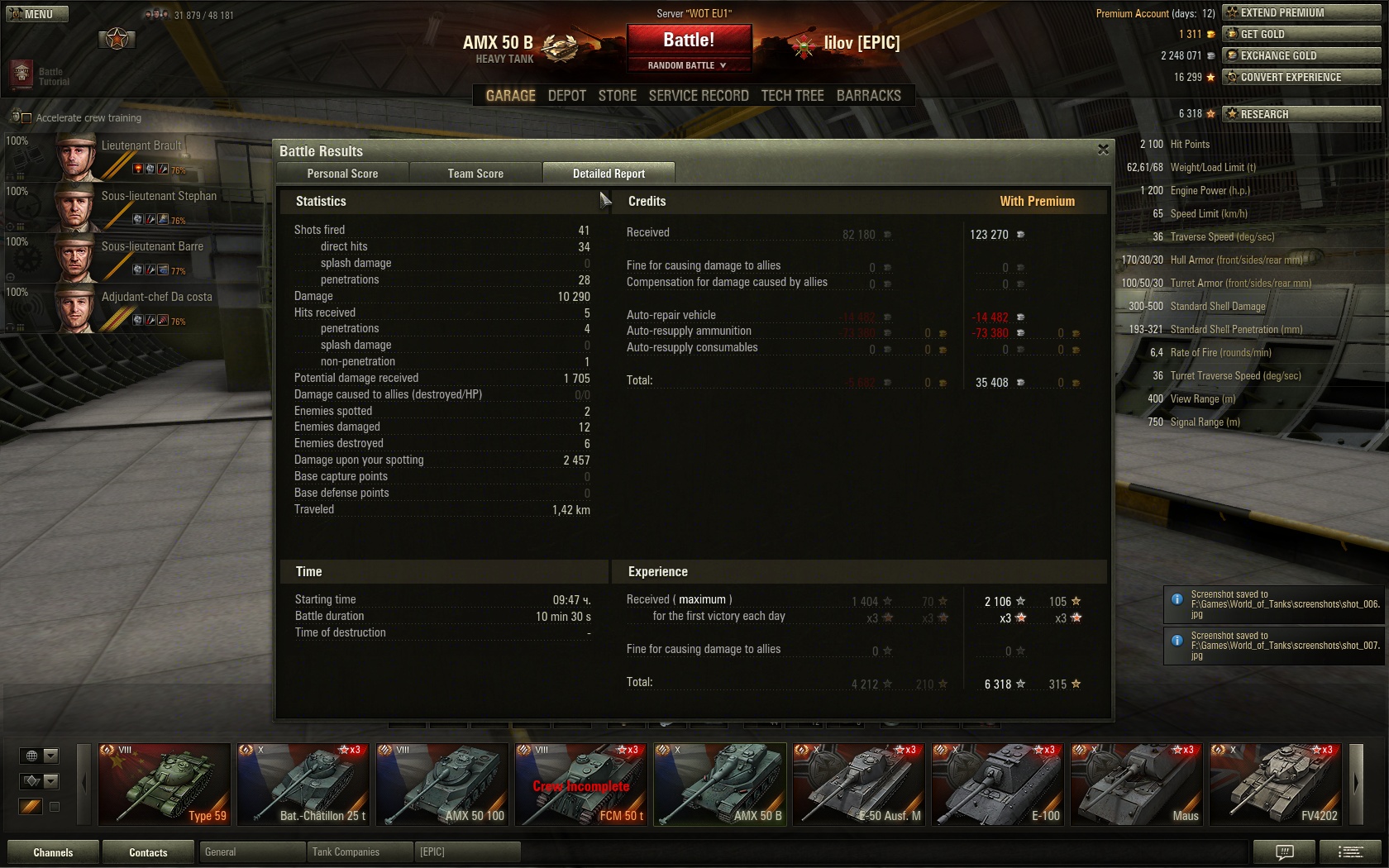Click the Extend Premium button
This screenshot has width=1389, height=868.
[x=1301, y=12]
